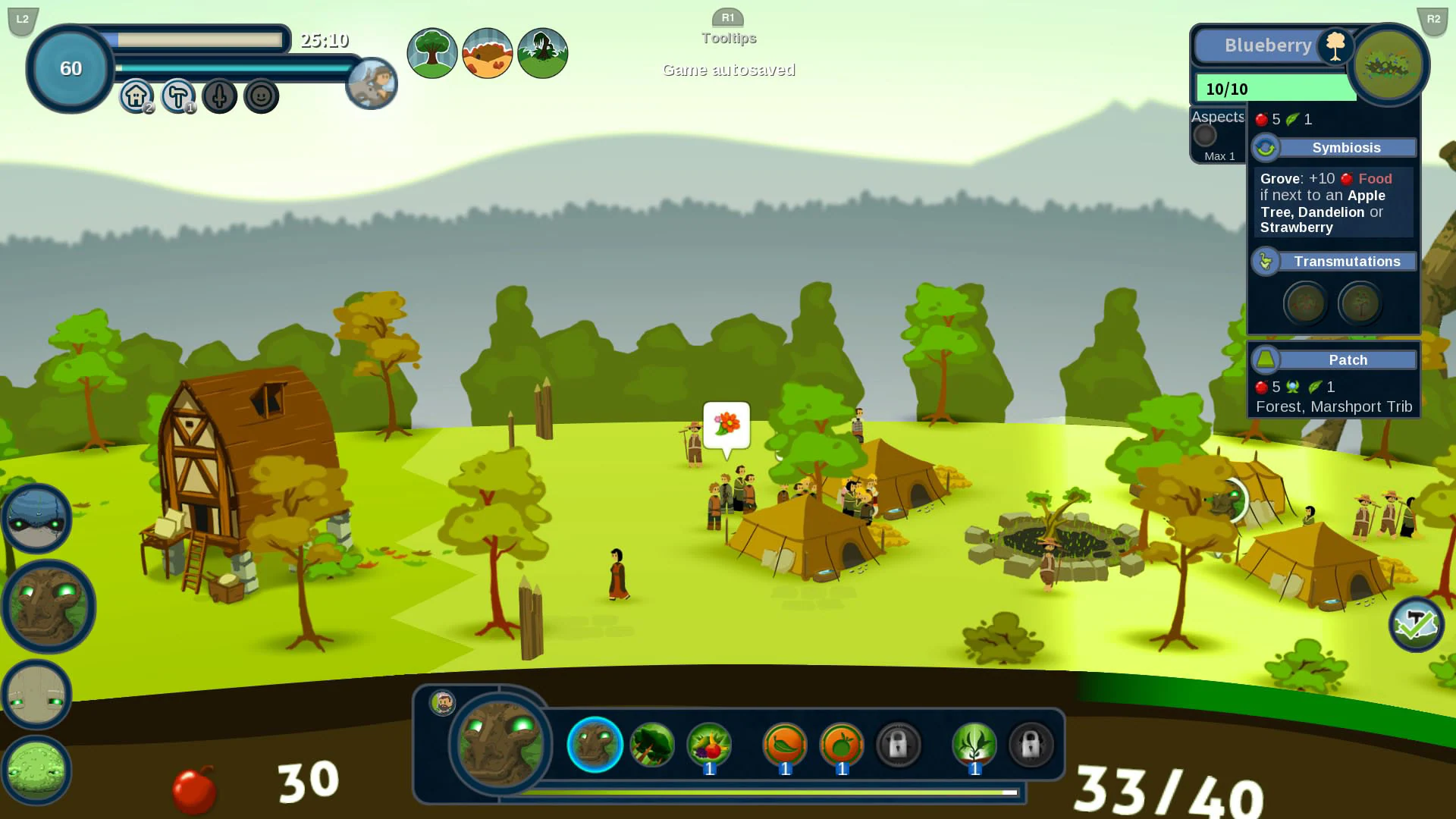Select the Forest biome icon at top center
Screen dimensions: 1456x819
tap(432, 52)
